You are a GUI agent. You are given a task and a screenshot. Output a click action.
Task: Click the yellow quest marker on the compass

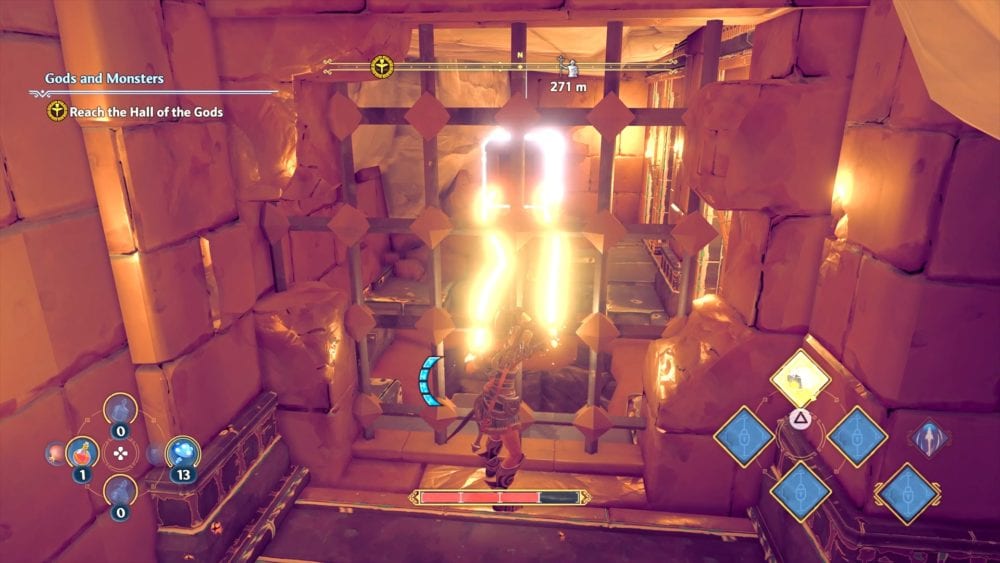tap(381, 67)
